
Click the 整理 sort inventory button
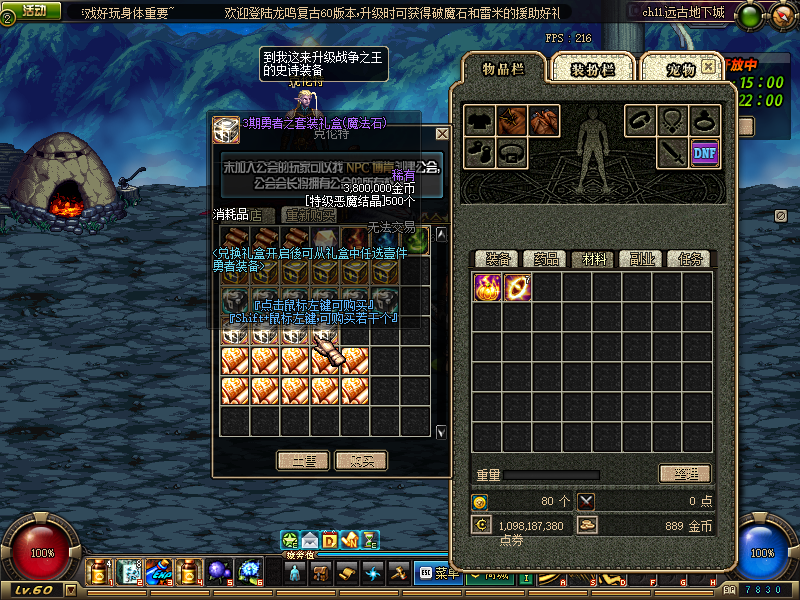[685, 474]
